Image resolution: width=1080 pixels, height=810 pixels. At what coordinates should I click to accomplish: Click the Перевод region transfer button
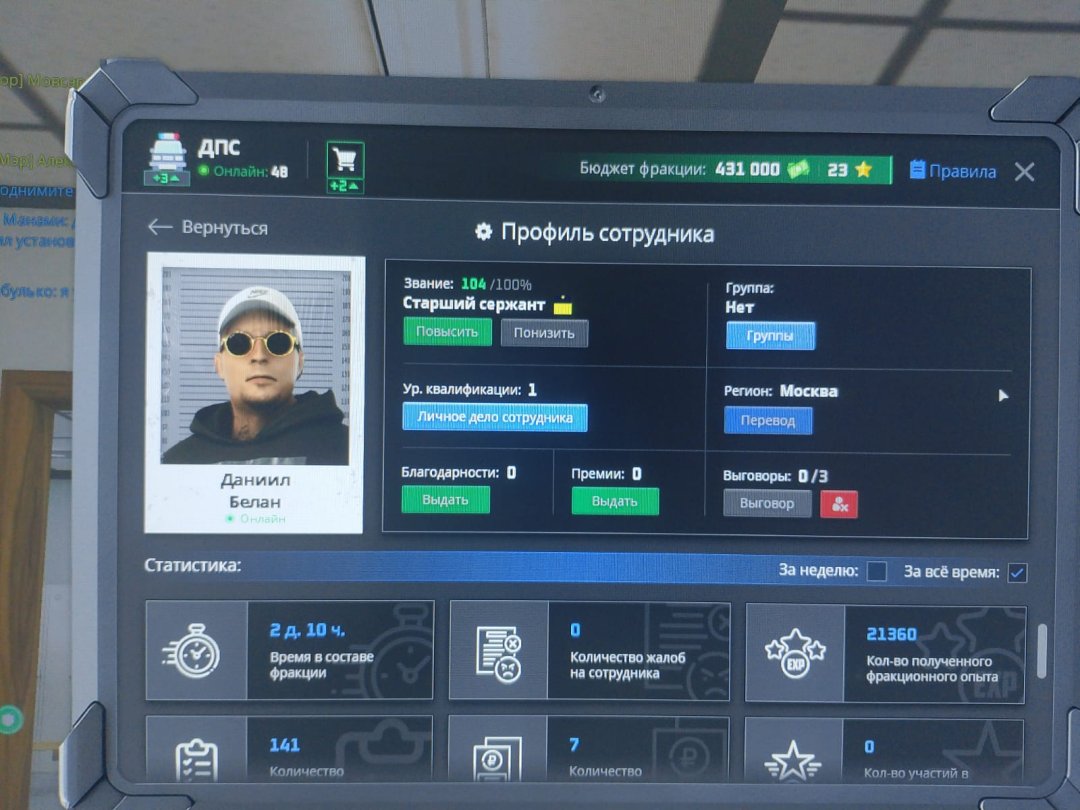pyautogui.click(x=768, y=421)
